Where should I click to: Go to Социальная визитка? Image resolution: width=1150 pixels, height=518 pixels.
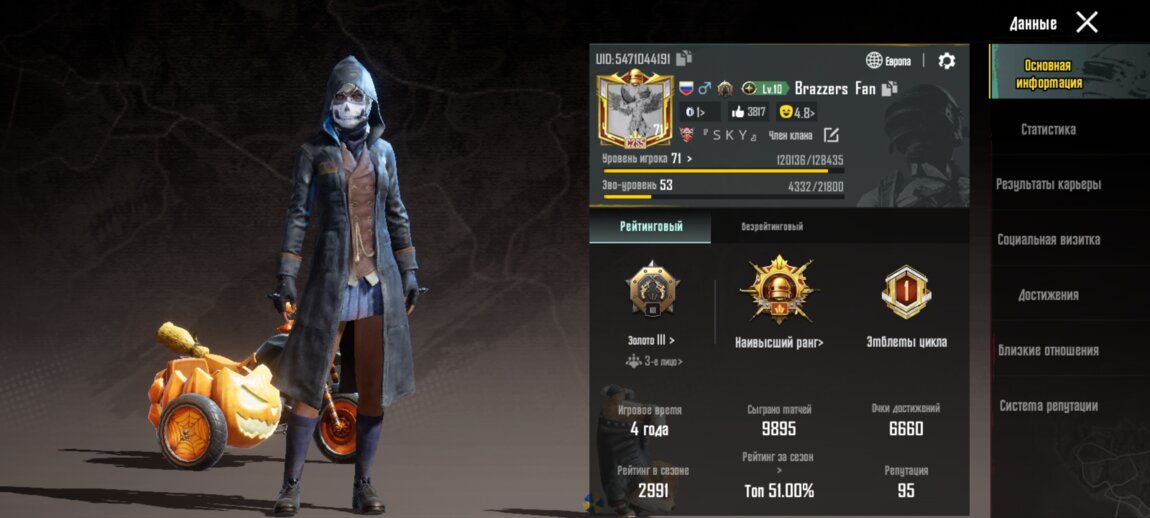(1048, 240)
